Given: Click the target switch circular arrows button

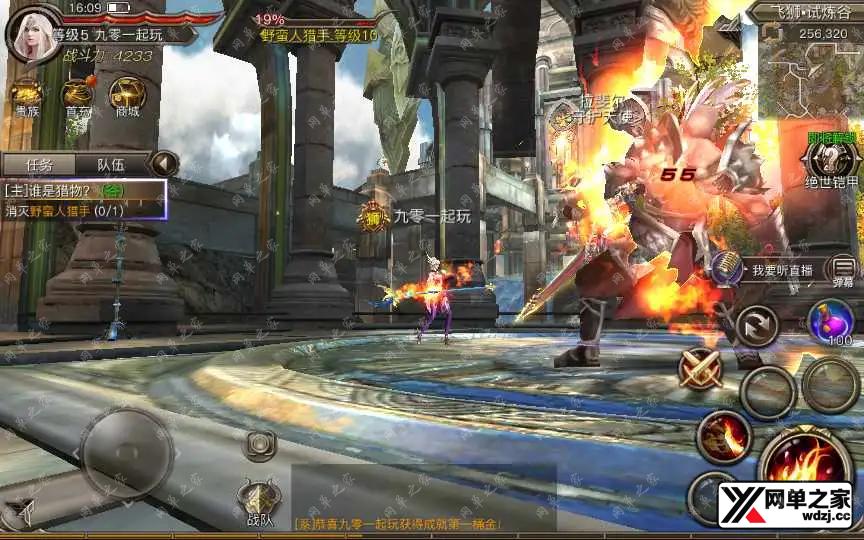Looking at the screenshot, I should click(756, 326).
